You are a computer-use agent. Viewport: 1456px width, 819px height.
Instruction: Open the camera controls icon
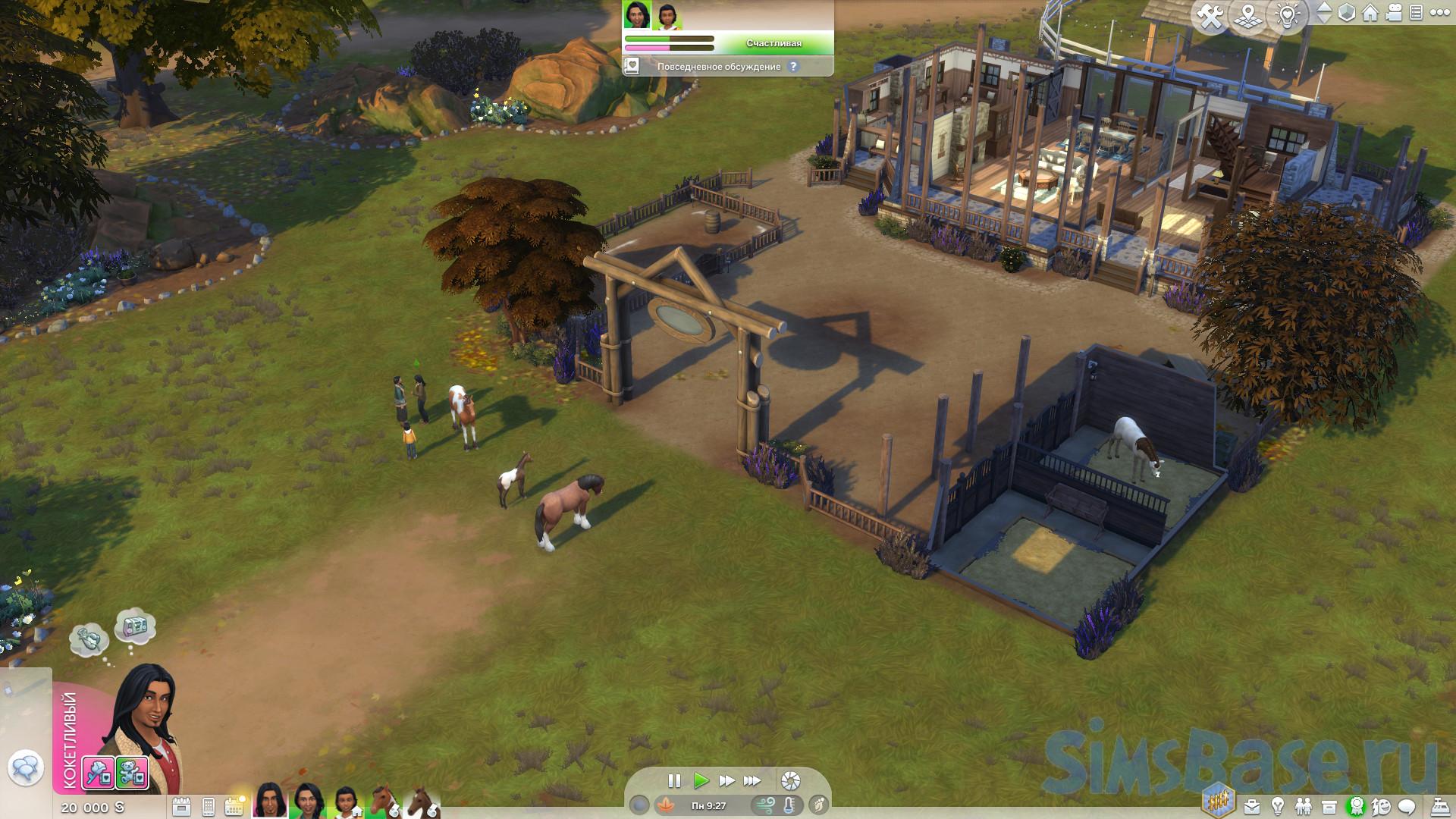coord(1393,14)
